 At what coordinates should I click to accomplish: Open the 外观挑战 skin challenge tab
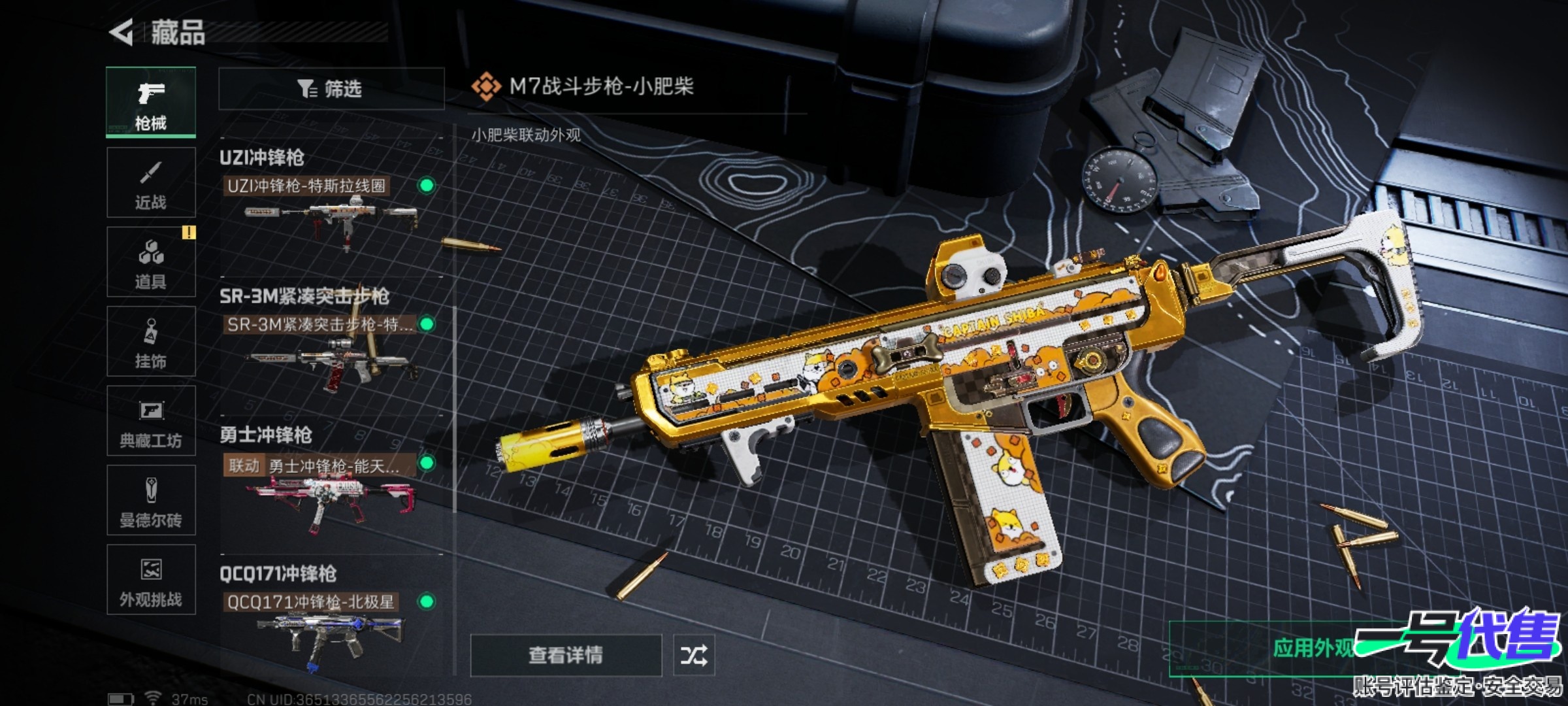click(151, 580)
